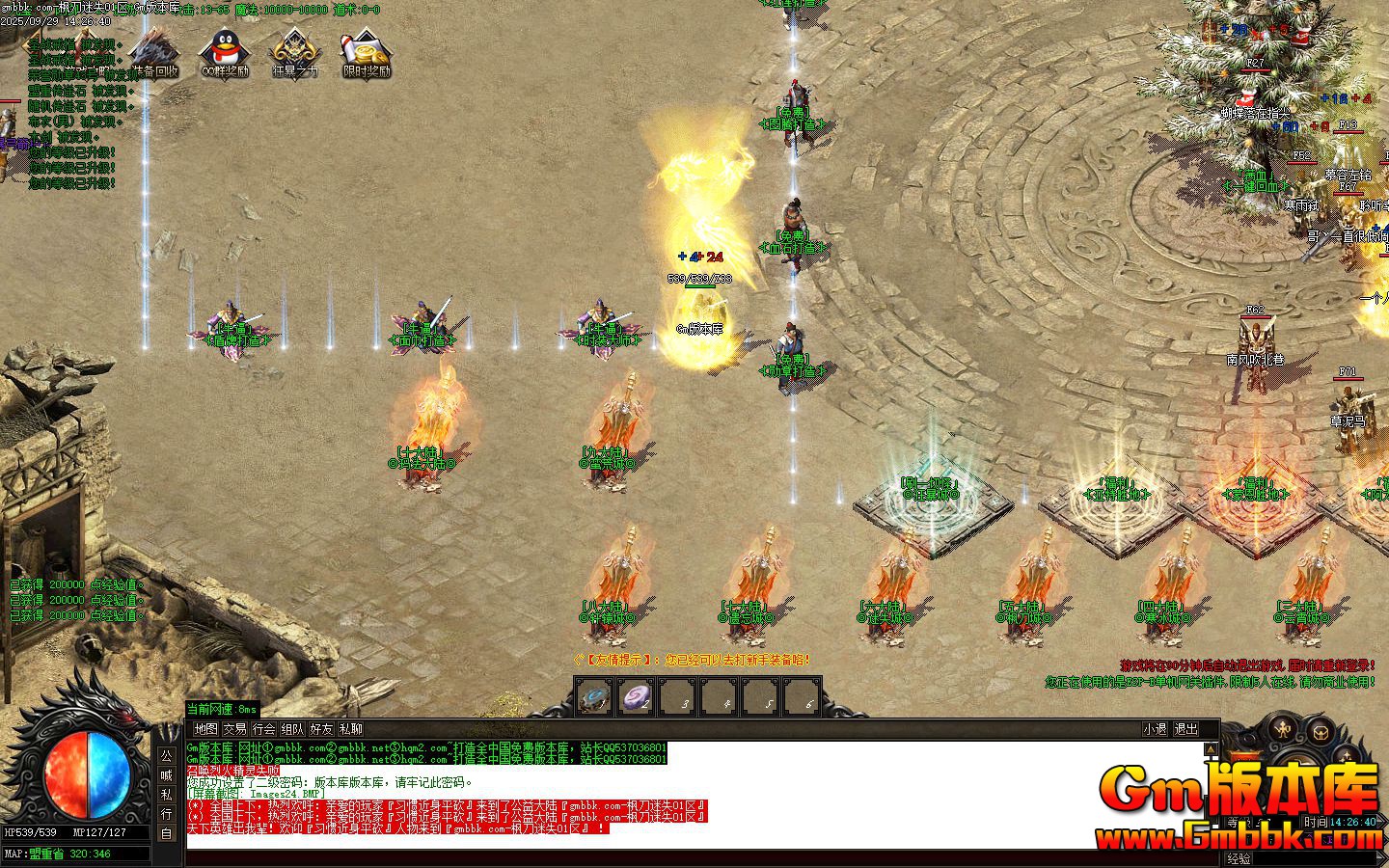
Task: Switch to the 地图 tab
Action: pos(207,730)
